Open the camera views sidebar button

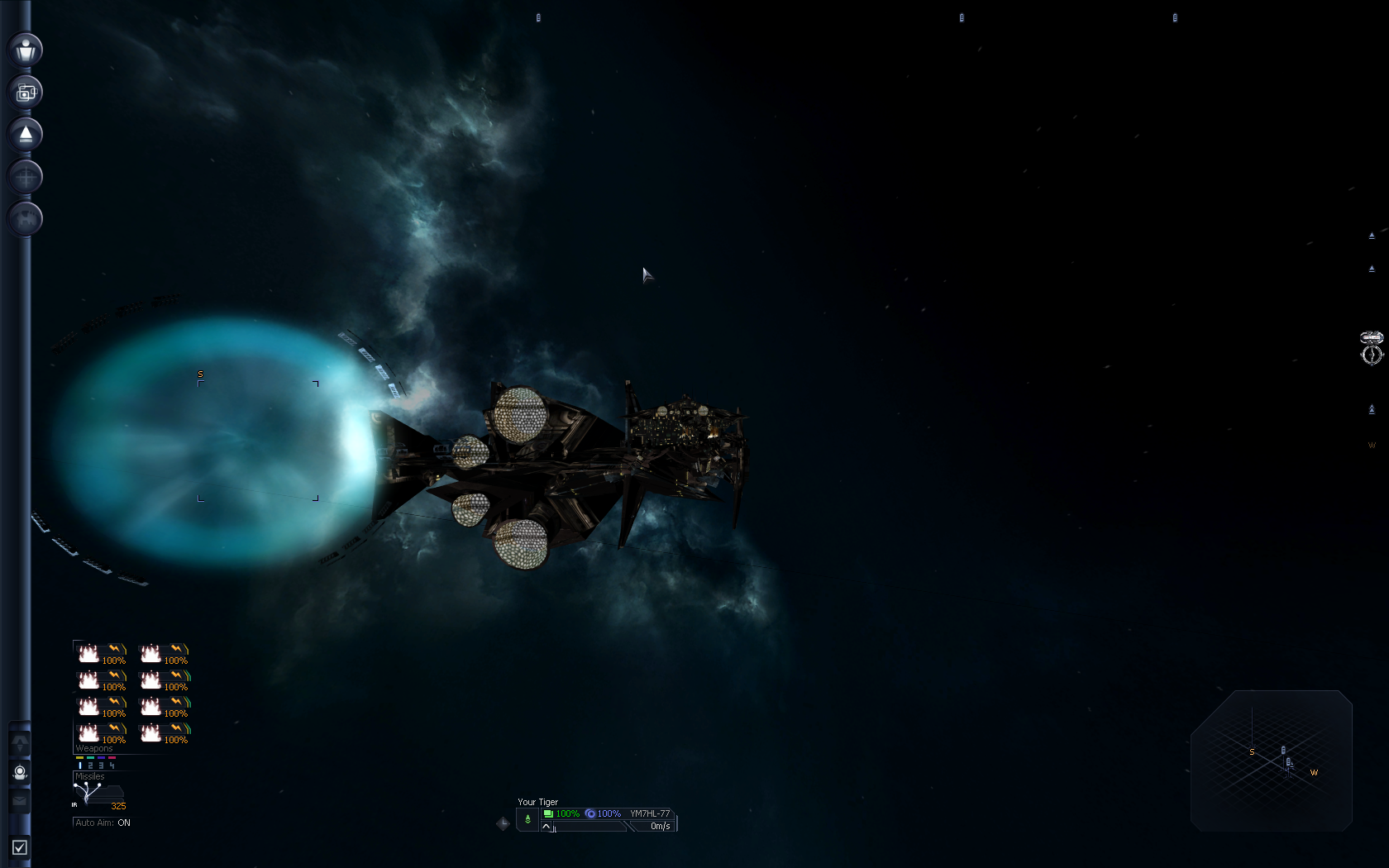[26, 92]
